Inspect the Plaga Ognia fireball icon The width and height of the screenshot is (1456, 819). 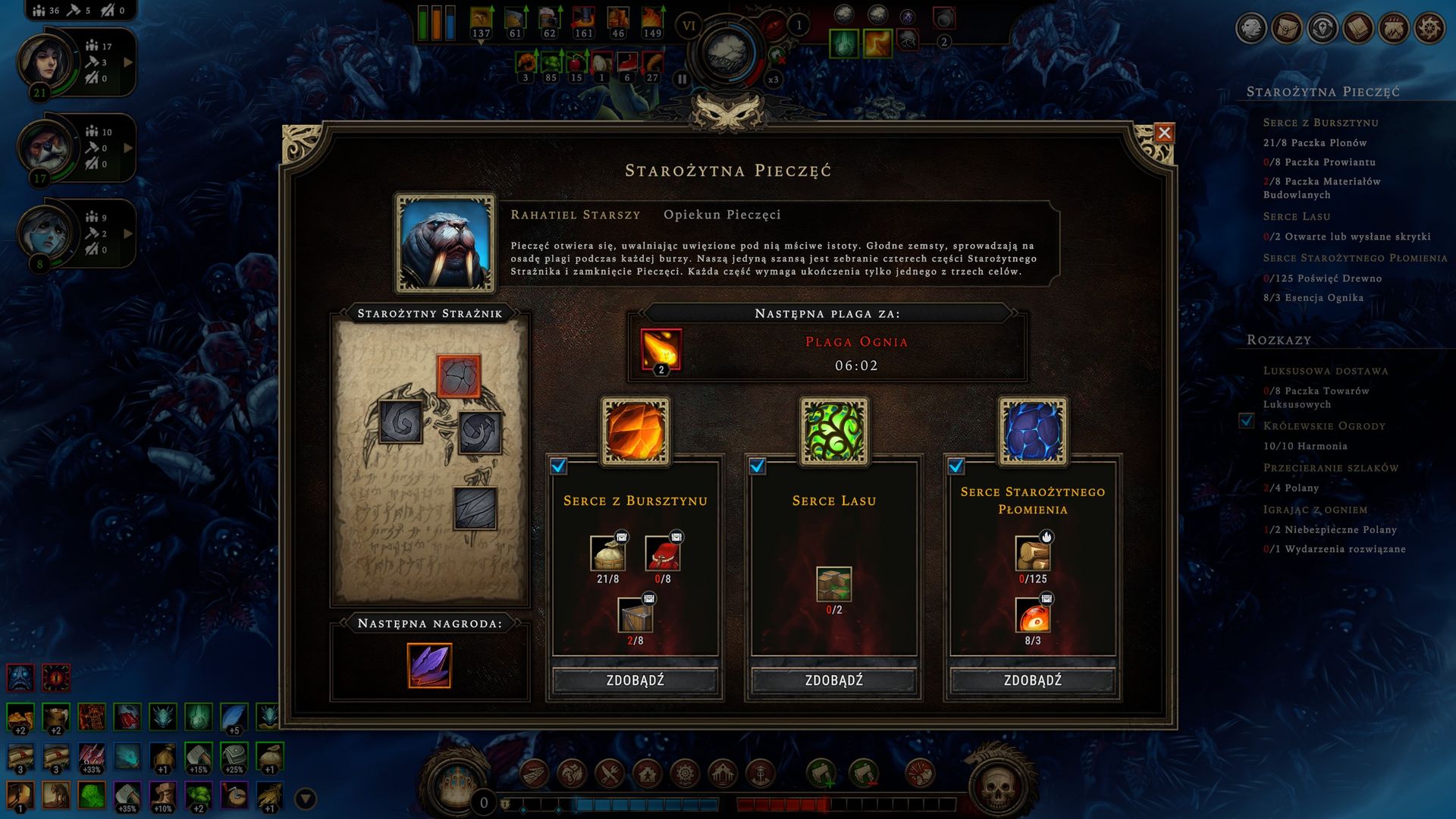point(661,350)
